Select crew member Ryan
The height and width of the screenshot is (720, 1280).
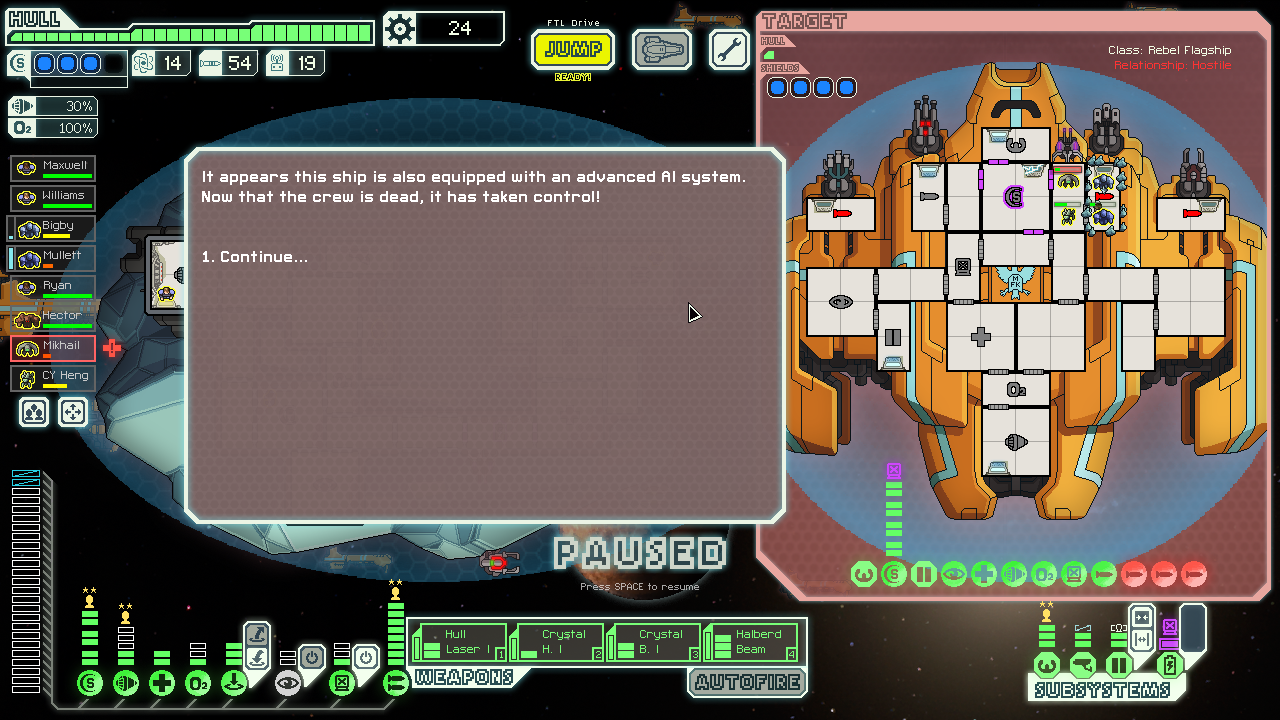54,288
